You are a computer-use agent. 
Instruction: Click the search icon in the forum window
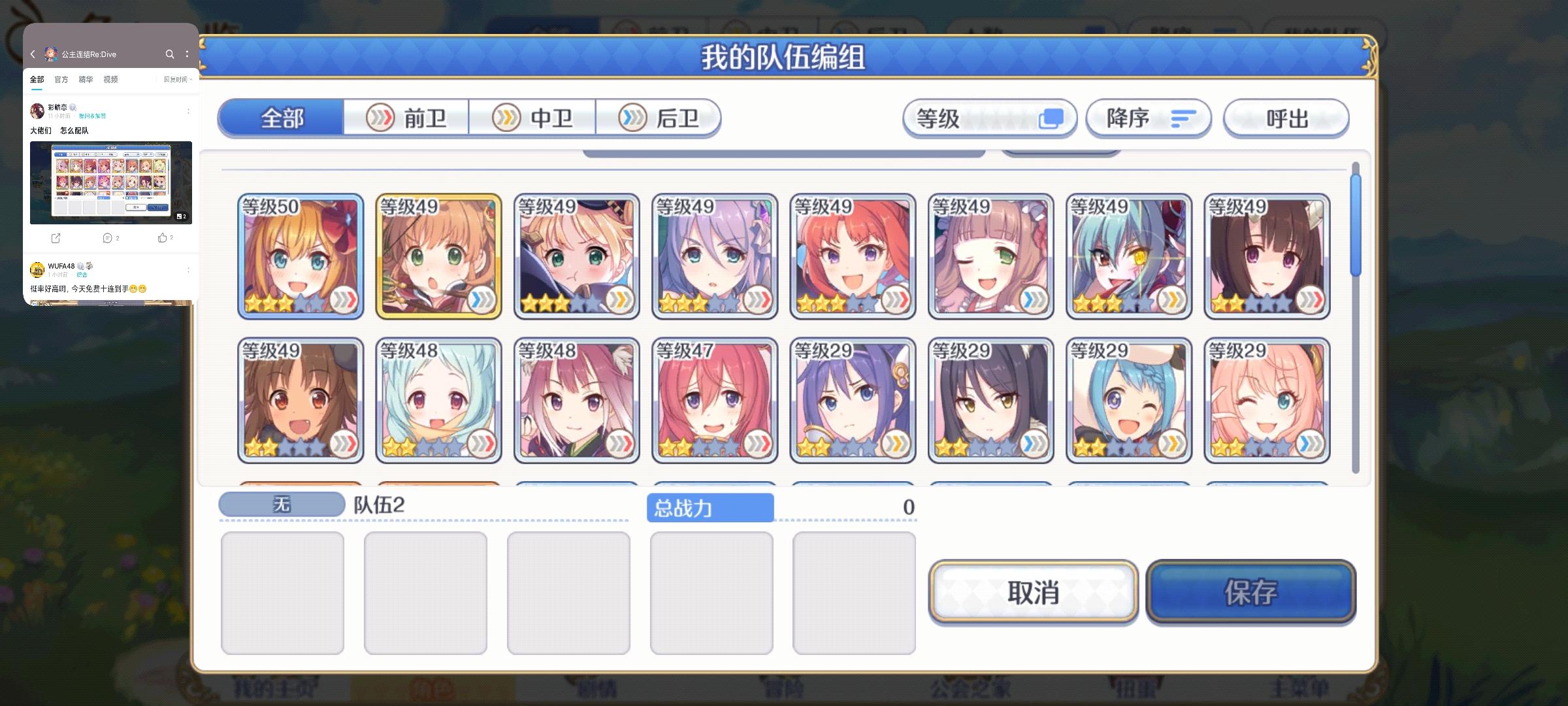coord(170,54)
